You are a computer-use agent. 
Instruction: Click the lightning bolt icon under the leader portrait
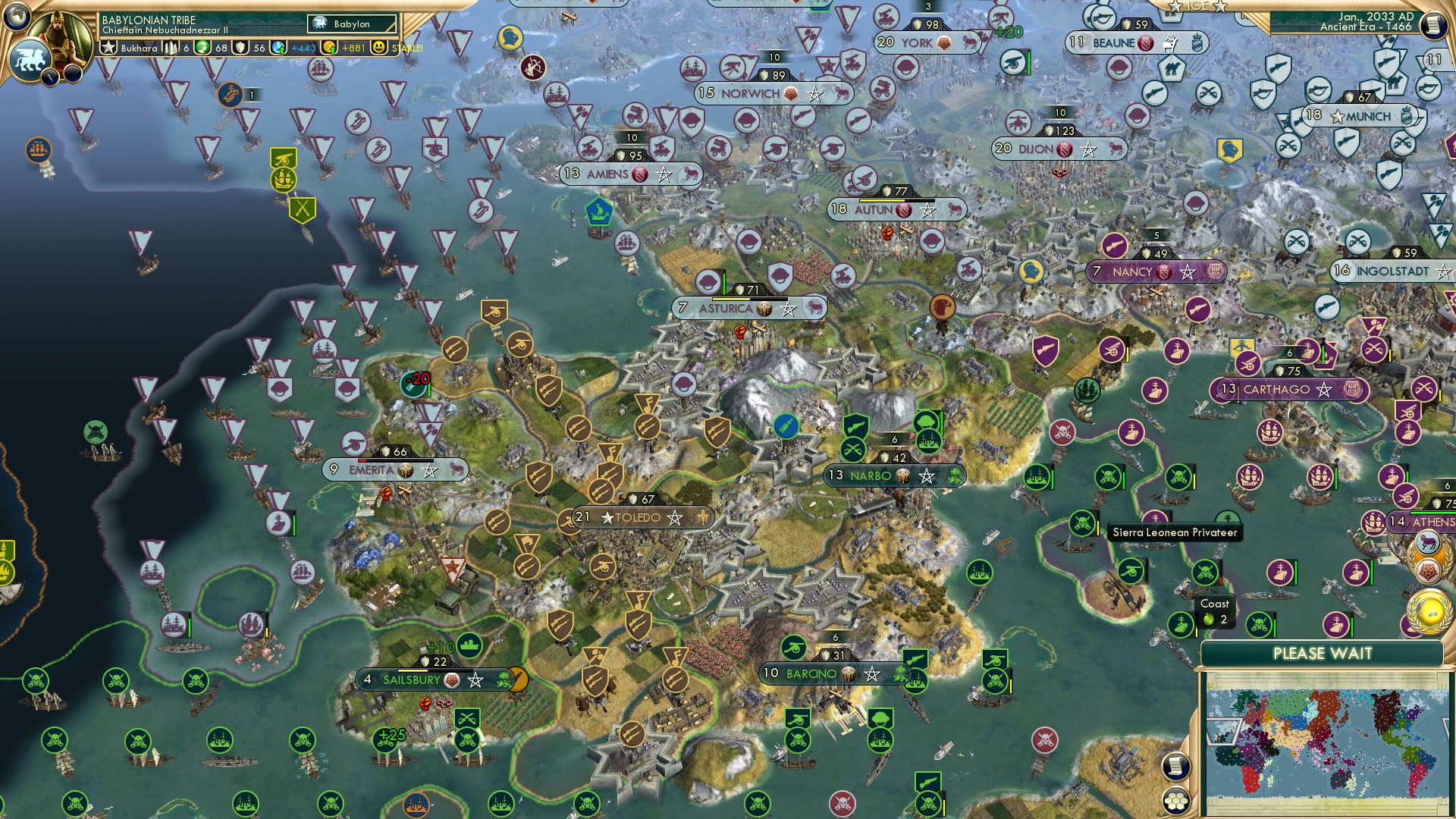(x=50, y=76)
